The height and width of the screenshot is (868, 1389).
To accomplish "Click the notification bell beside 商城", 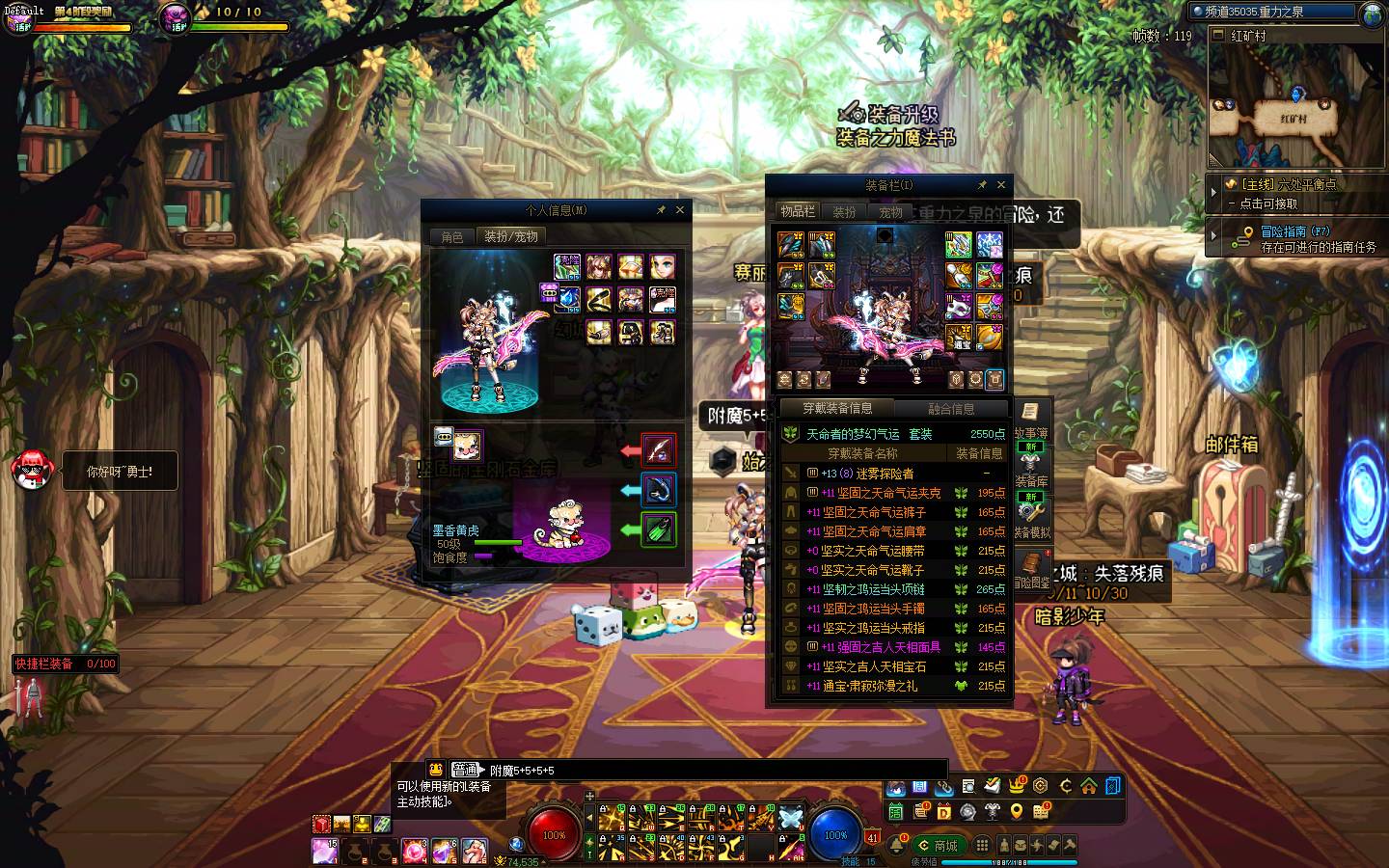I will pos(897,846).
